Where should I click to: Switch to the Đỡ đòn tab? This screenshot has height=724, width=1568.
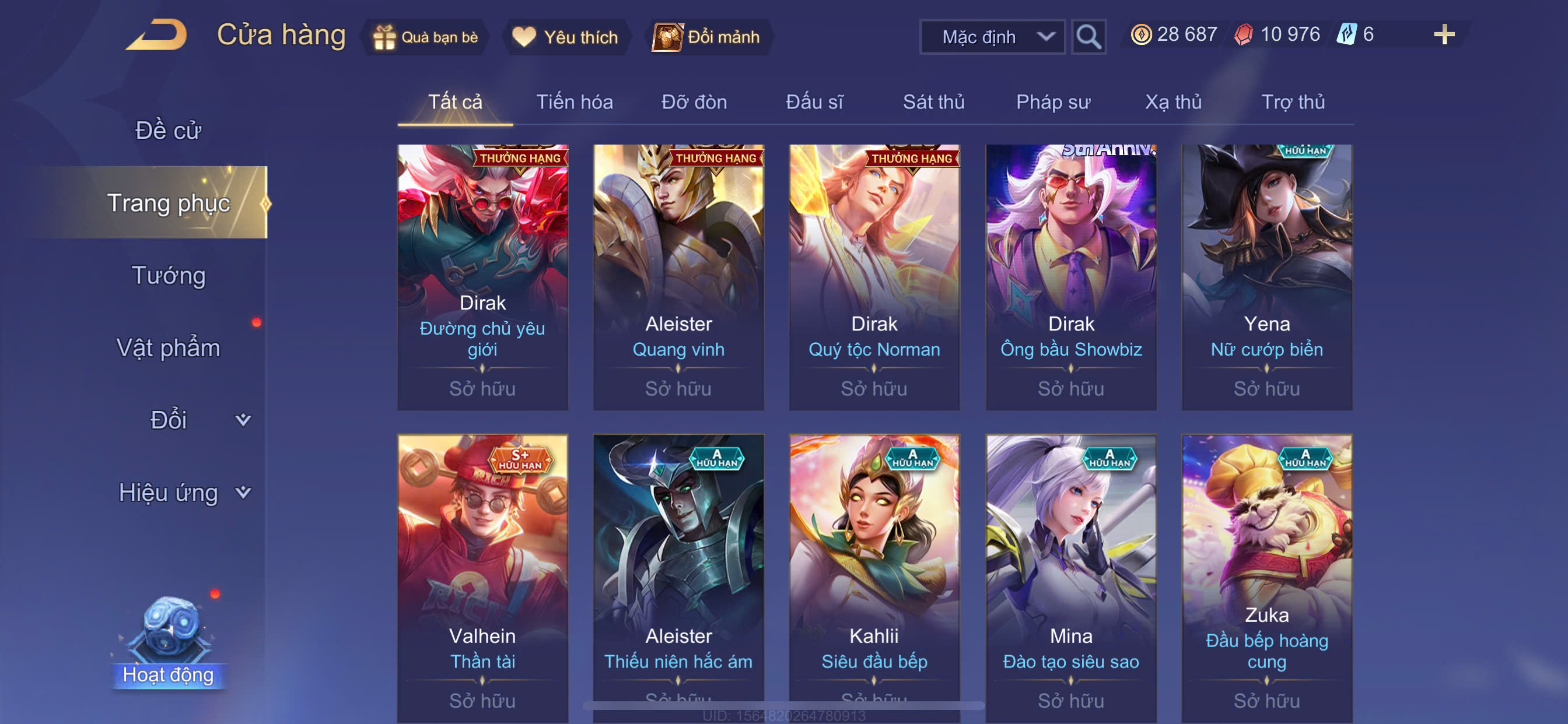tap(694, 101)
